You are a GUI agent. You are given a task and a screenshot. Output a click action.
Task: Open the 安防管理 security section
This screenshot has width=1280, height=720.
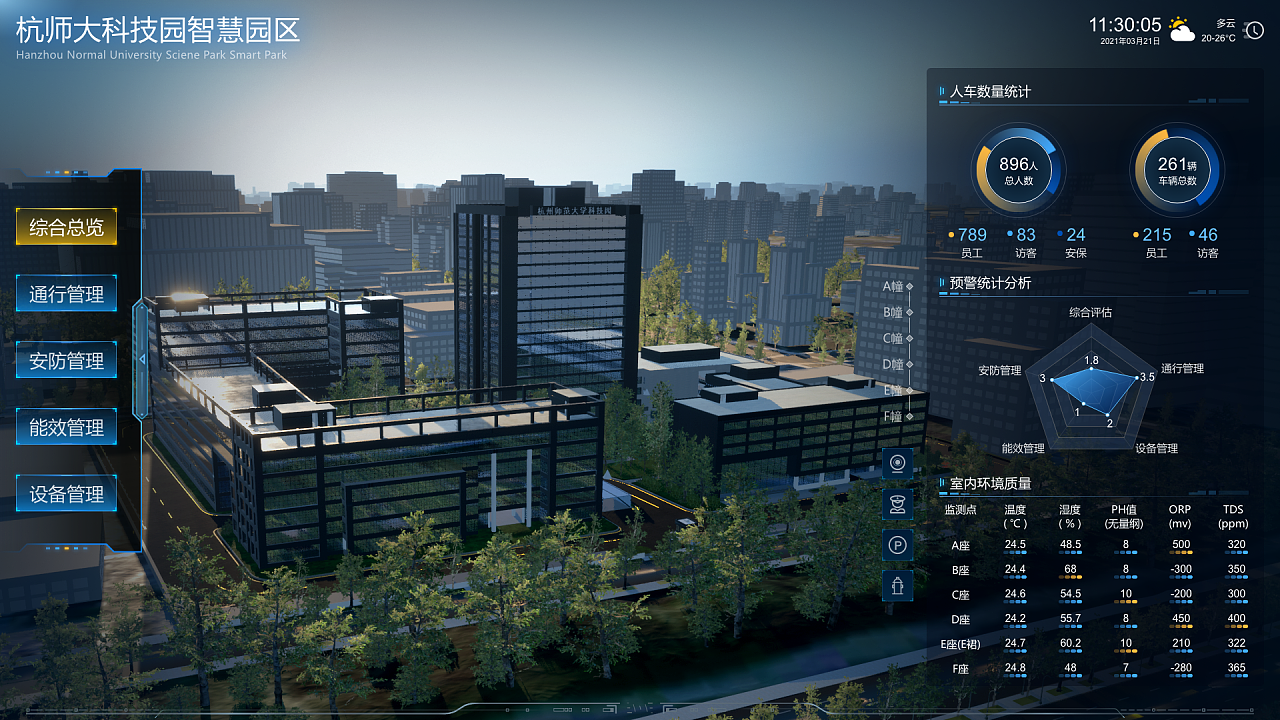[x=66, y=361]
